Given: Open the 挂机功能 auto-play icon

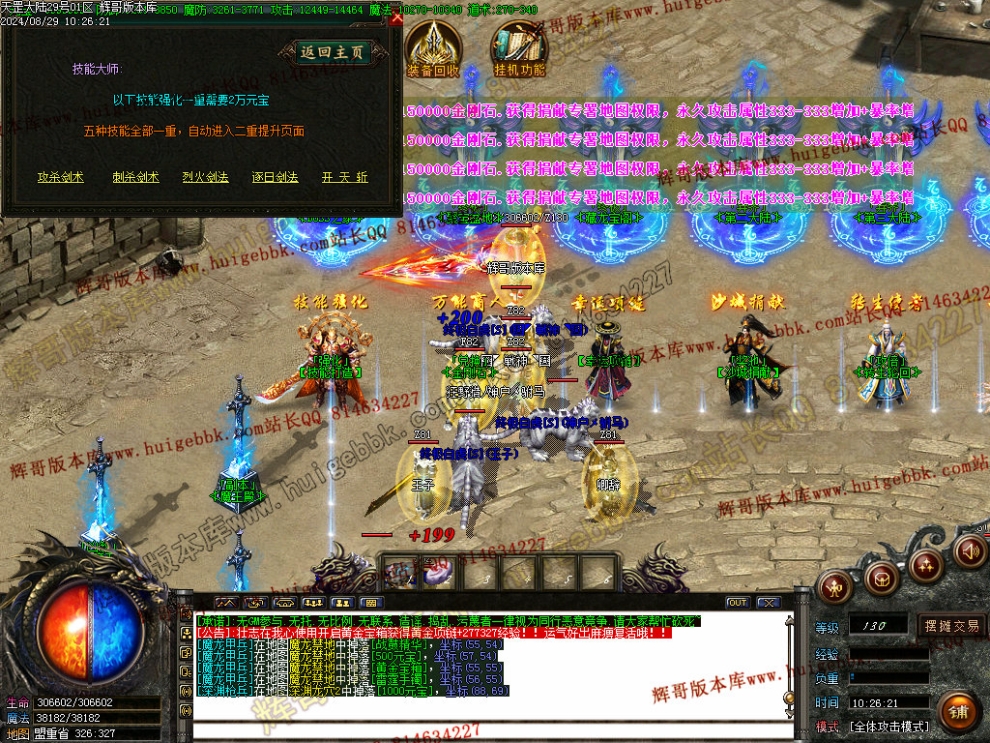Looking at the screenshot, I should click(519, 51).
